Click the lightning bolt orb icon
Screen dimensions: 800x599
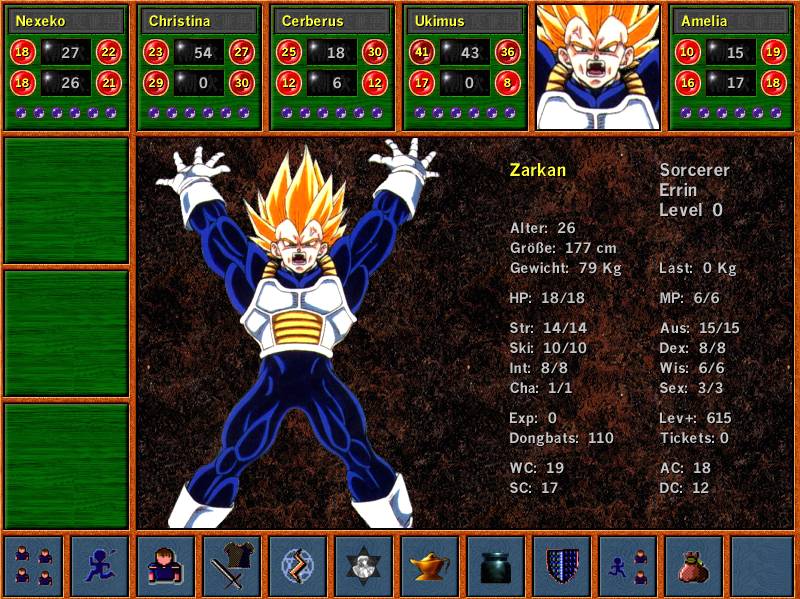coord(298,565)
